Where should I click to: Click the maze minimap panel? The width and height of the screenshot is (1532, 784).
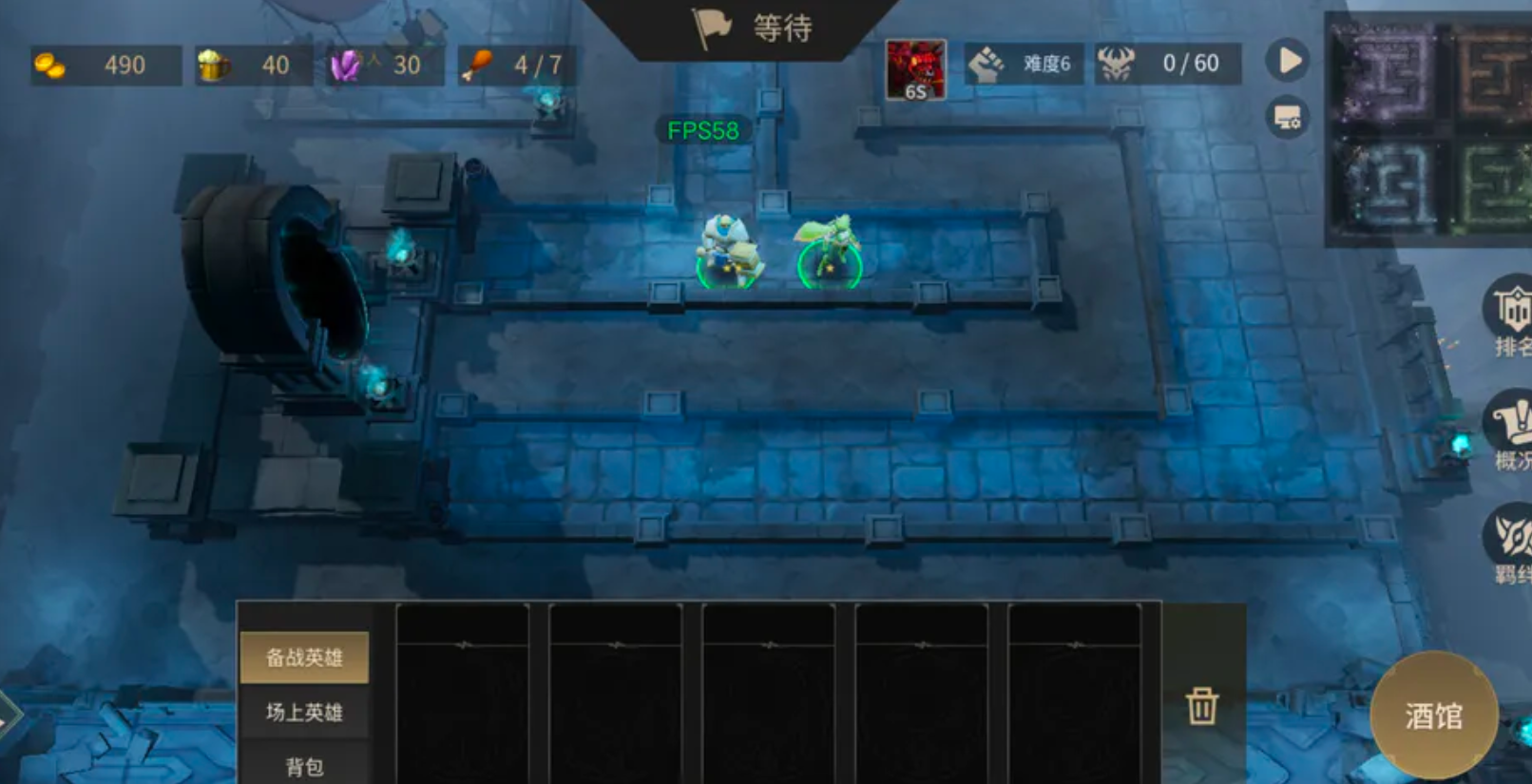pyautogui.click(x=1427, y=128)
